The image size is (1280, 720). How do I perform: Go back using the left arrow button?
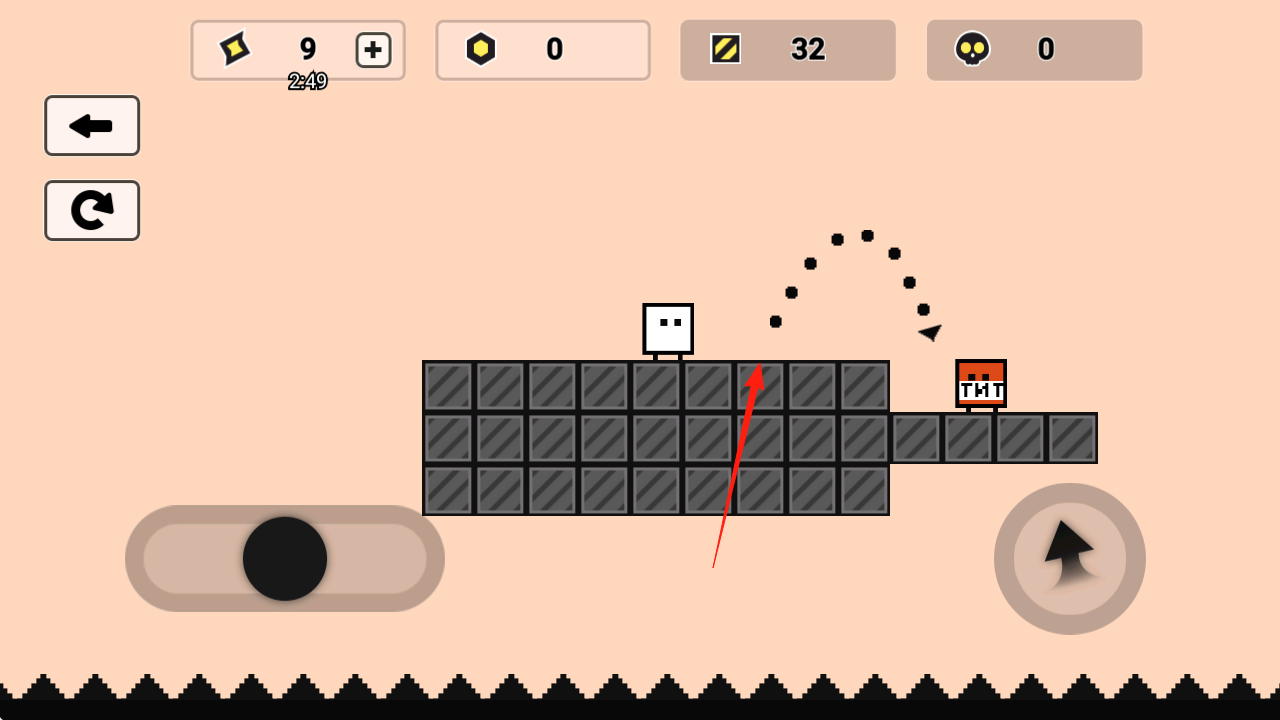click(x=92, y=126)
